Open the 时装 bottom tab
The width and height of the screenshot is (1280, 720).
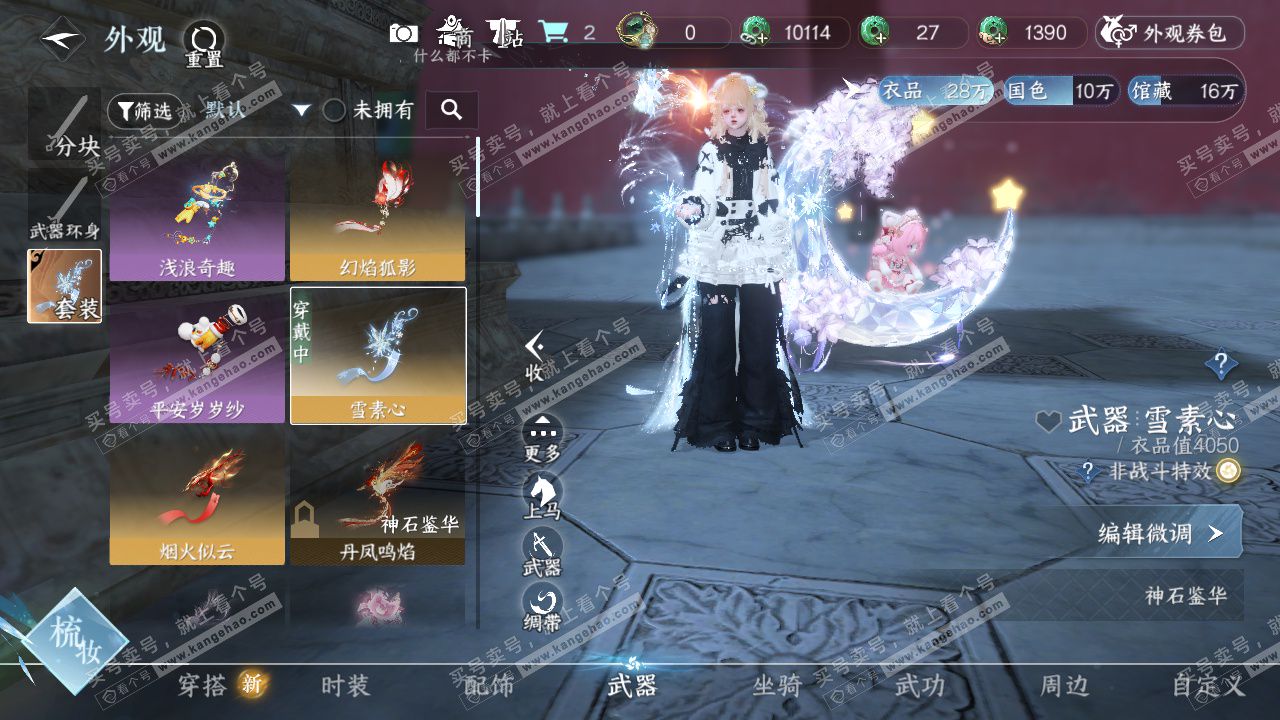(x=346, y=686)
